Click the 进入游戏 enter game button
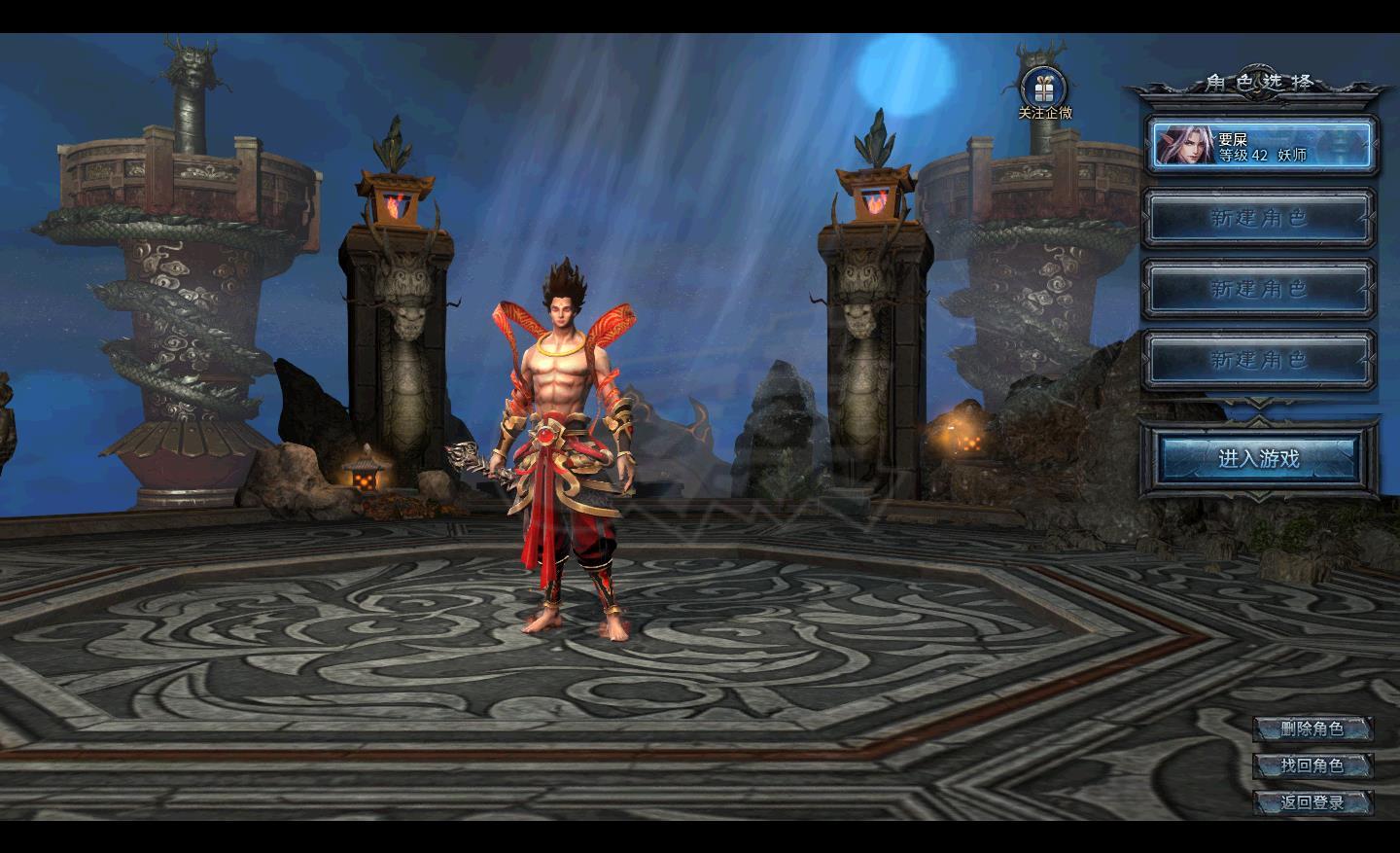Image resolution: width=1400 pixels, height=853 pixels. coord(1258,458)
